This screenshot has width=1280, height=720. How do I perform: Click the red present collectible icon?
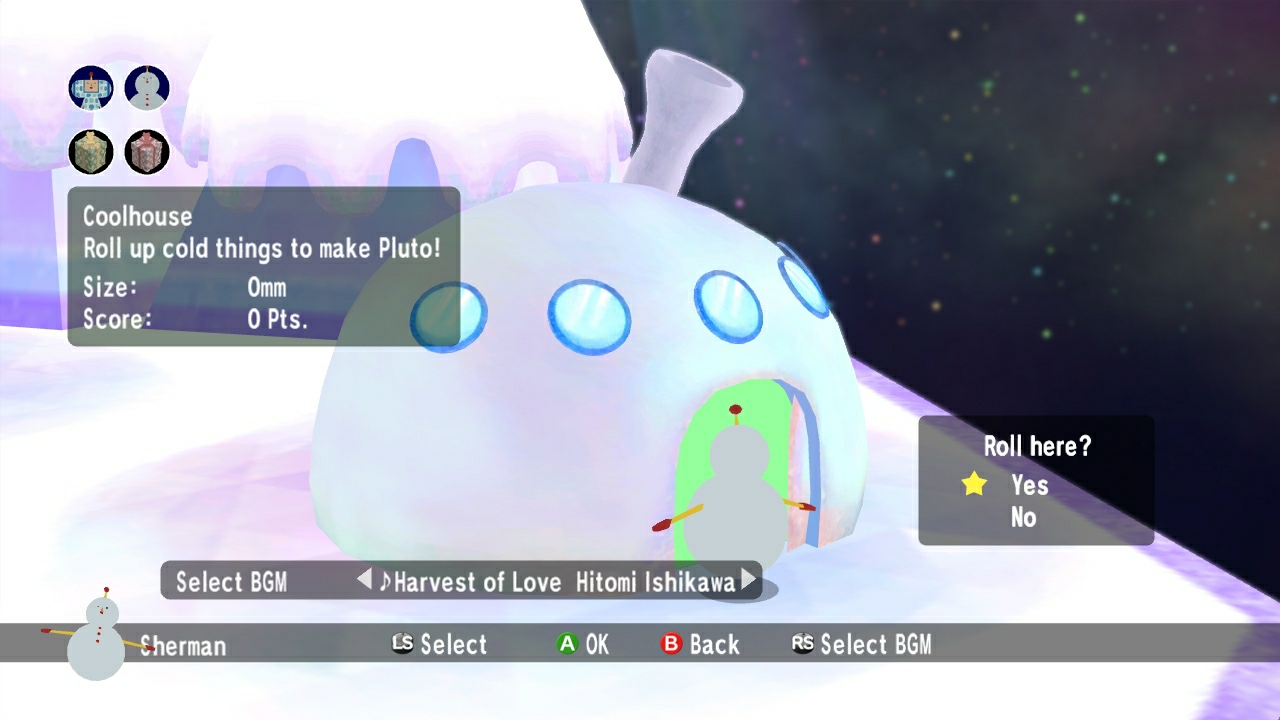[146, 153]
